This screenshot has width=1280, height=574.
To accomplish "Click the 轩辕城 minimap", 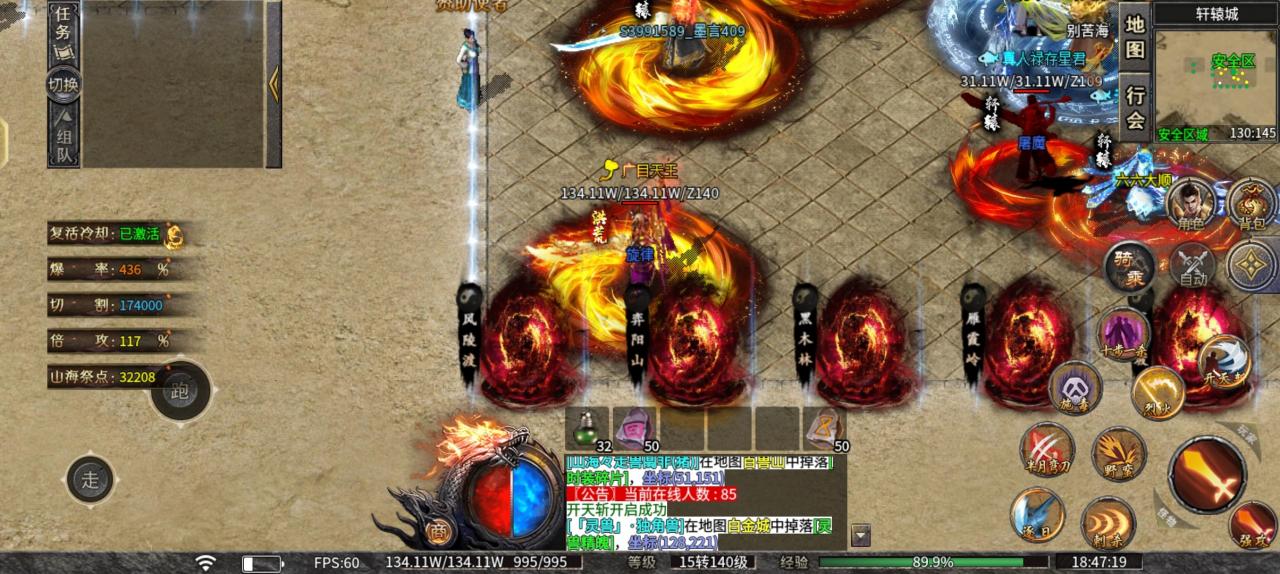I will click(x=1216, y=82).
